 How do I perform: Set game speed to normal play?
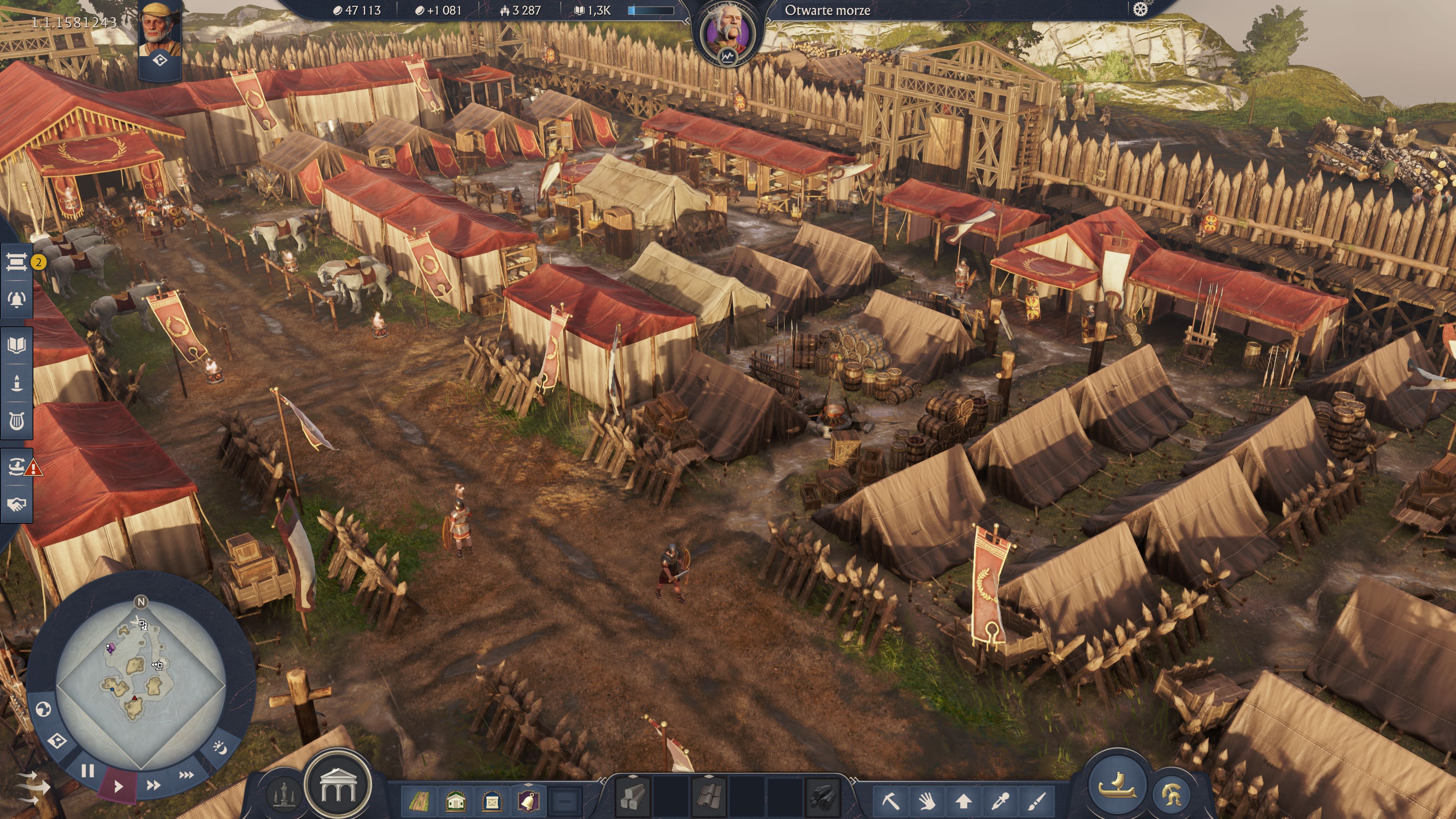(118, 786)
